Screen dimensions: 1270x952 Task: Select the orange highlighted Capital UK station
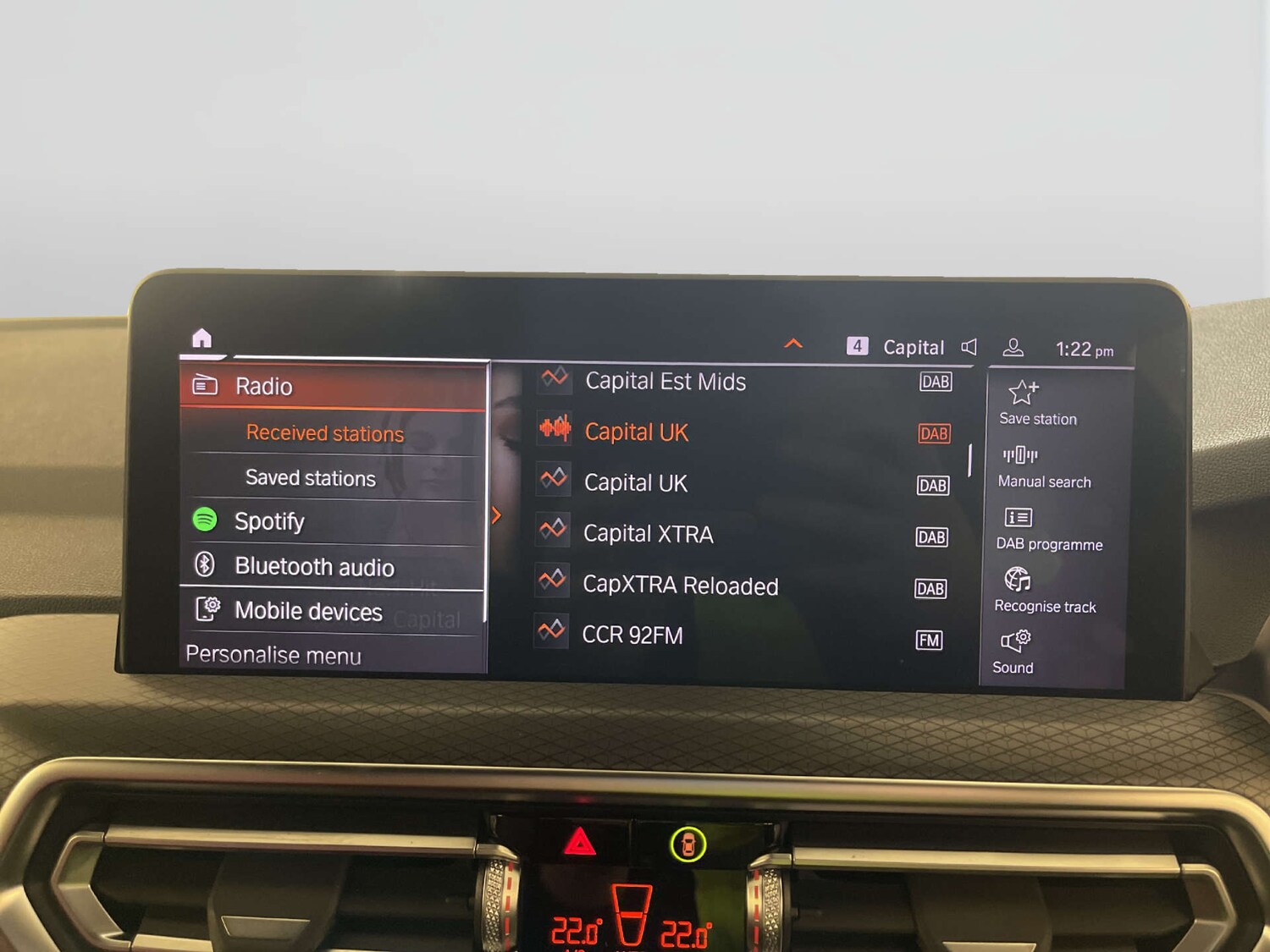636,432
